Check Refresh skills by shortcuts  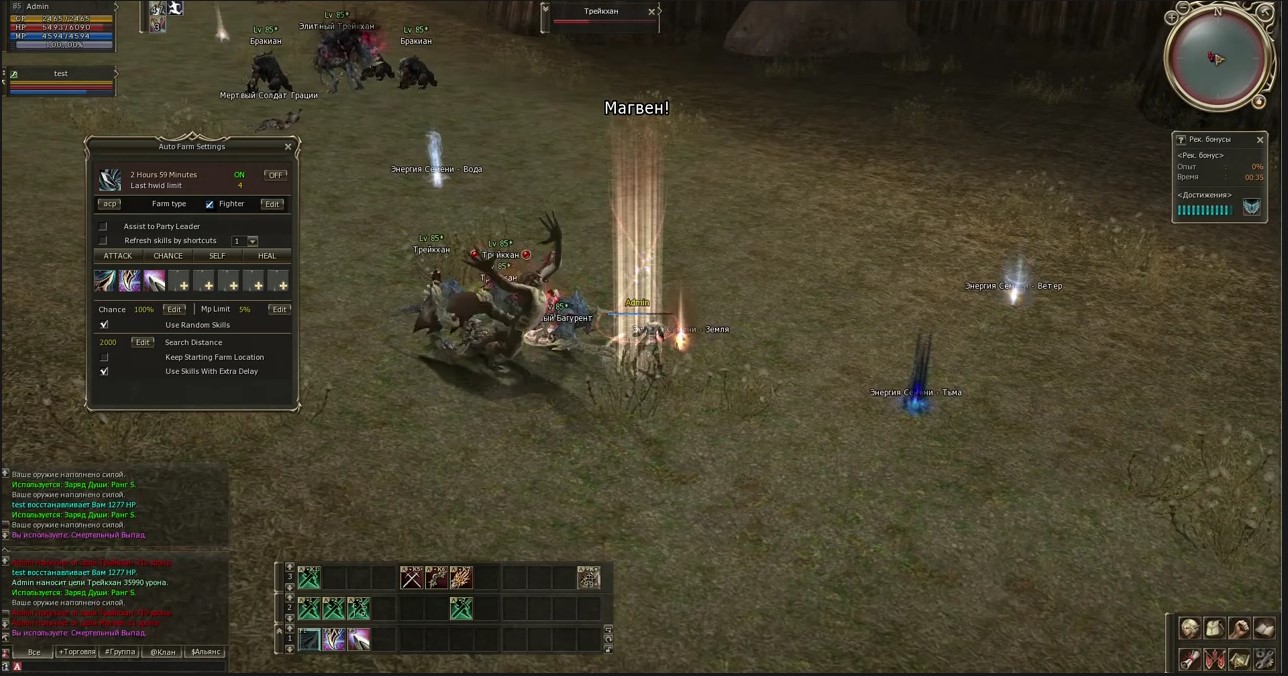103,241
